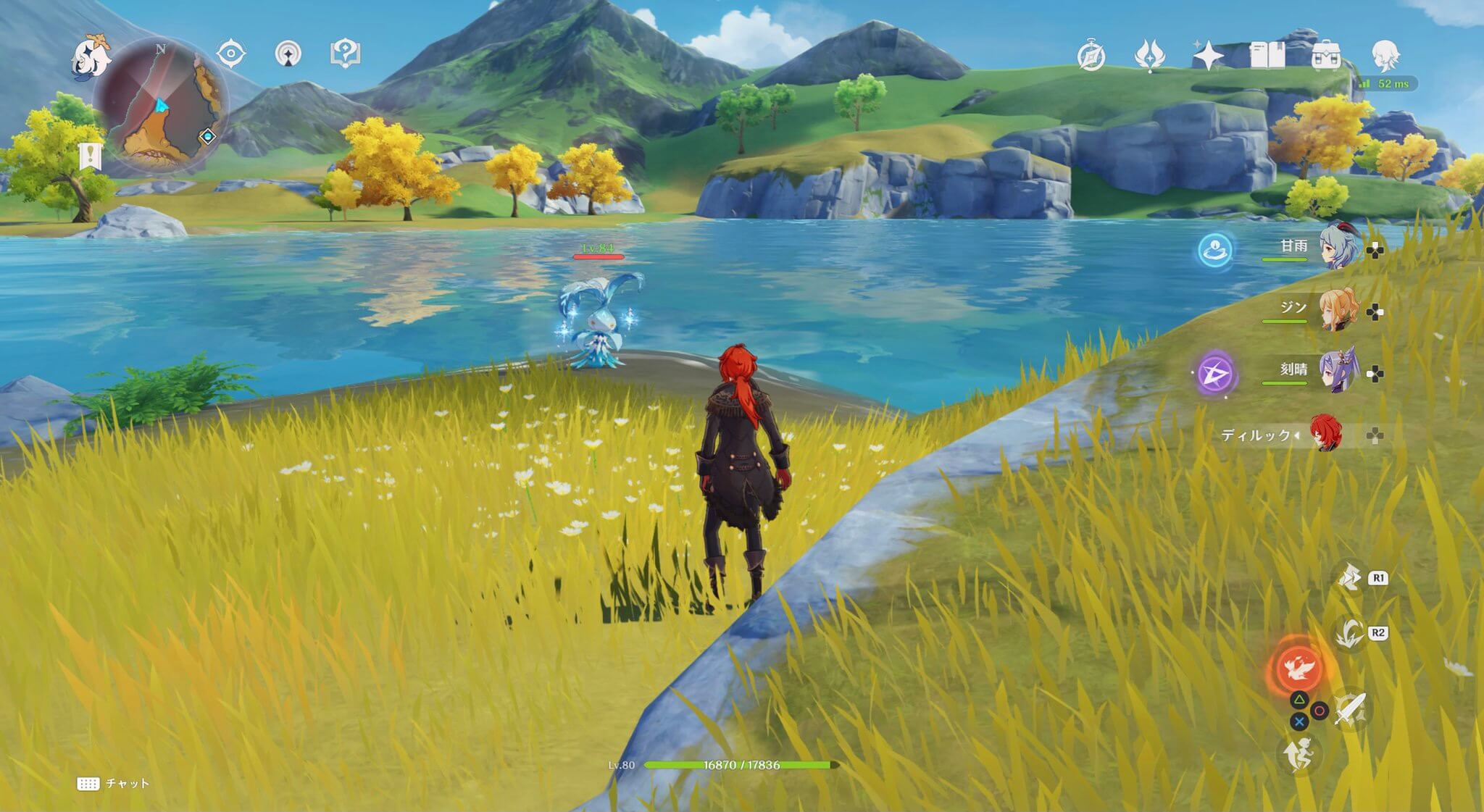Open the quest exclamation bookmark icon
This screenshot has width=1484, height=812.
point(89,156)
